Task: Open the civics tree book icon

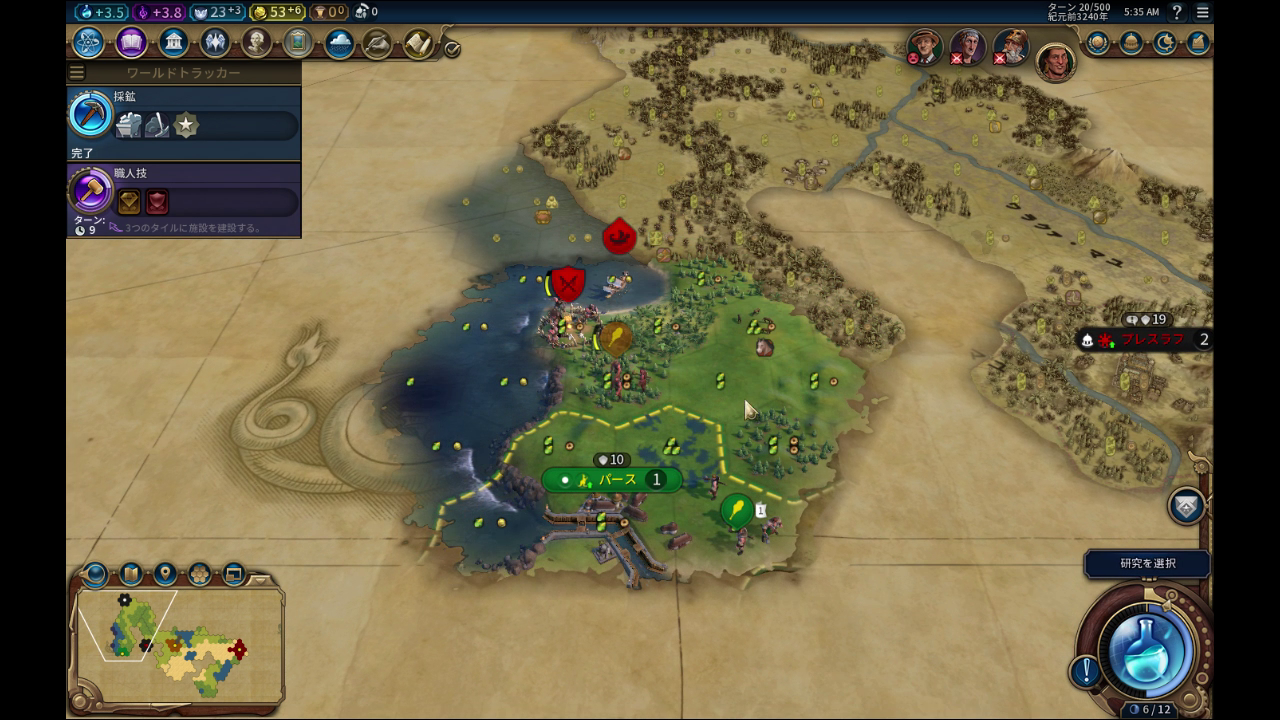Action: click(131, 43)
